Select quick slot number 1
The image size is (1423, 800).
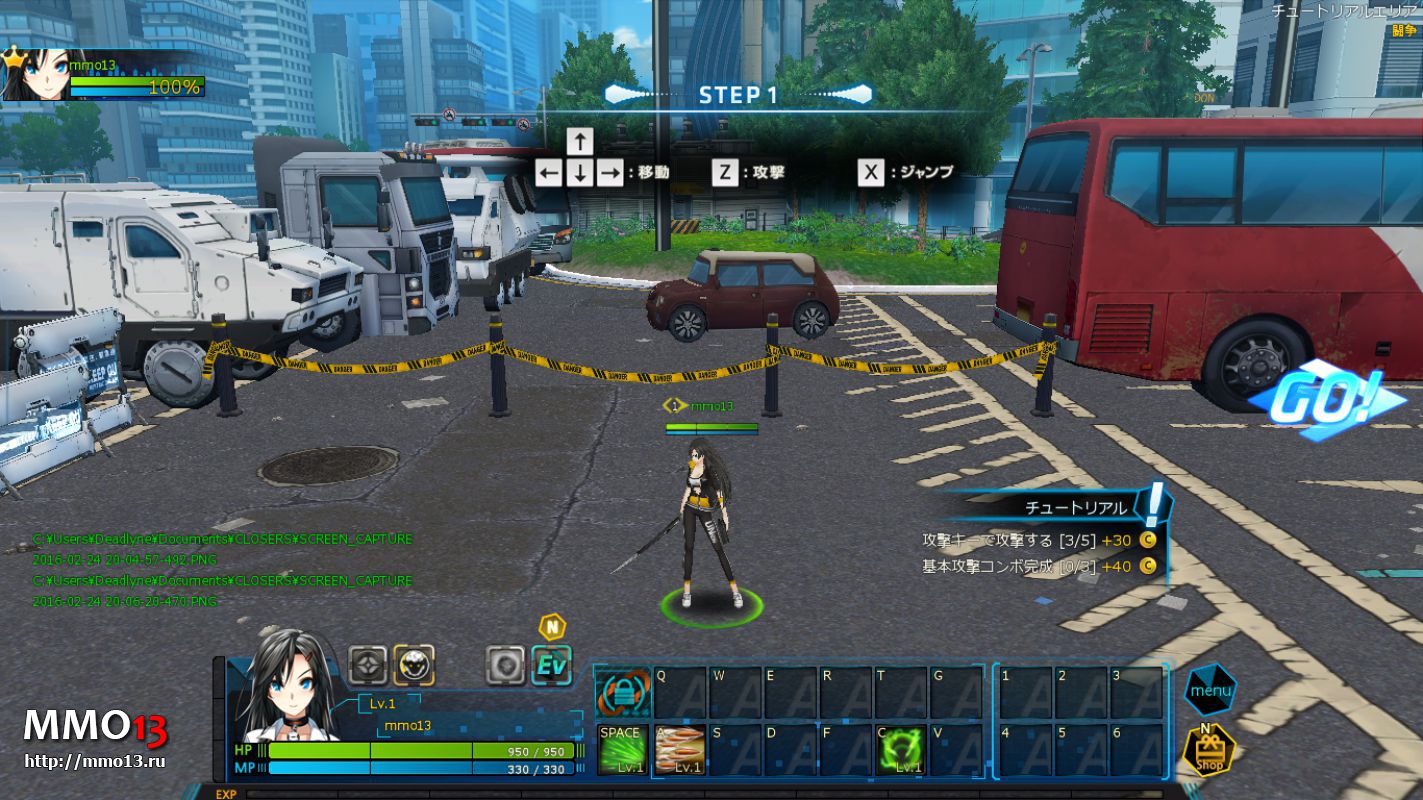[1025, 692]
